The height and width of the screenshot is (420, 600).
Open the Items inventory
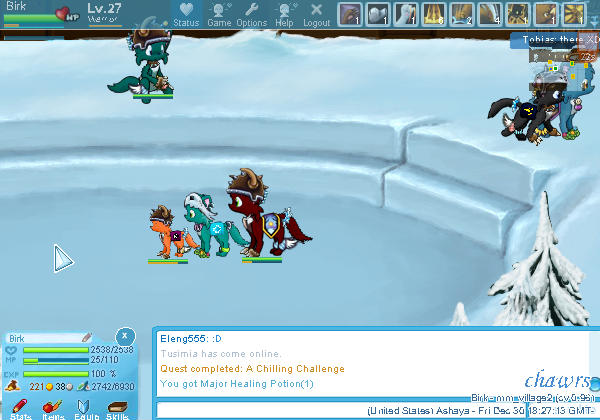tap(53, 408)
